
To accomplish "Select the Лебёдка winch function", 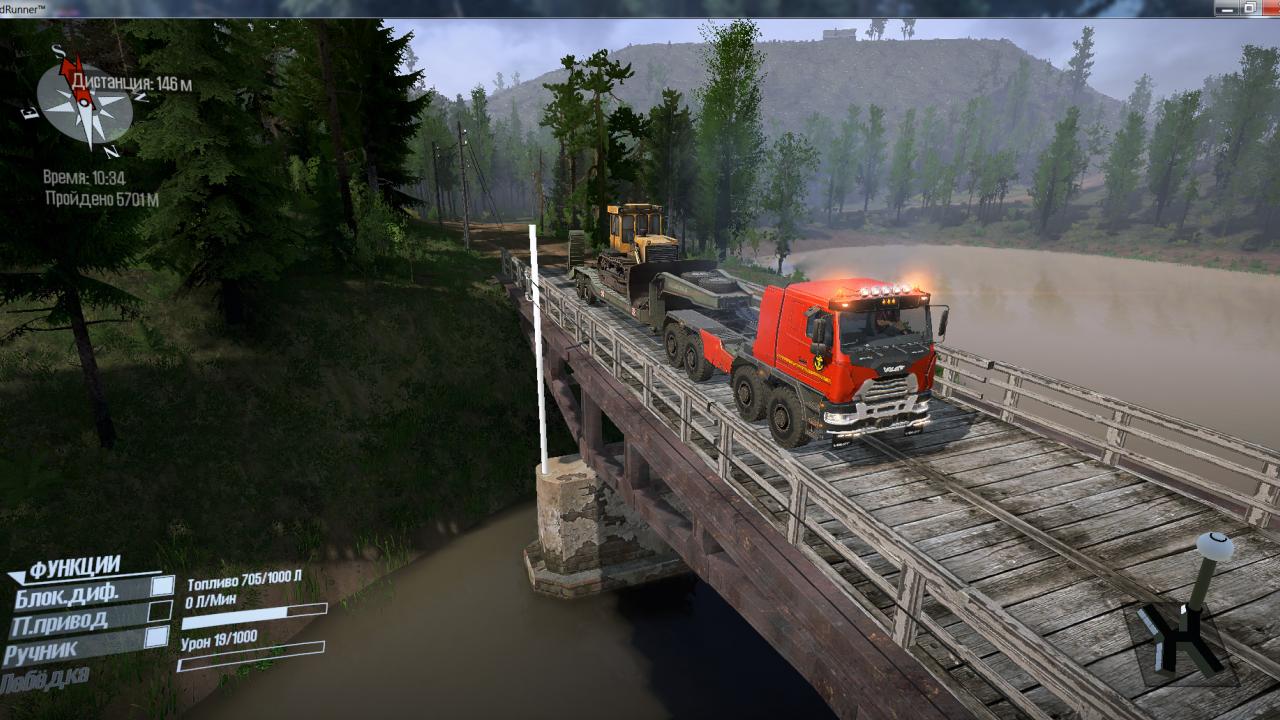I will coord(46,681).
